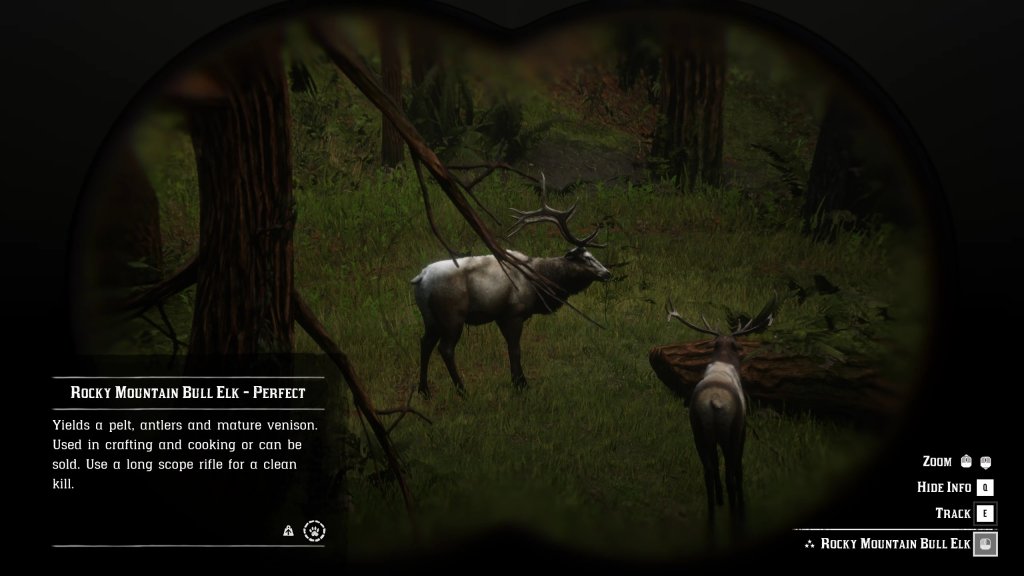The image size is (1024, 576).
Task: Select the weight icon in info panel
Action: point(288,532)
